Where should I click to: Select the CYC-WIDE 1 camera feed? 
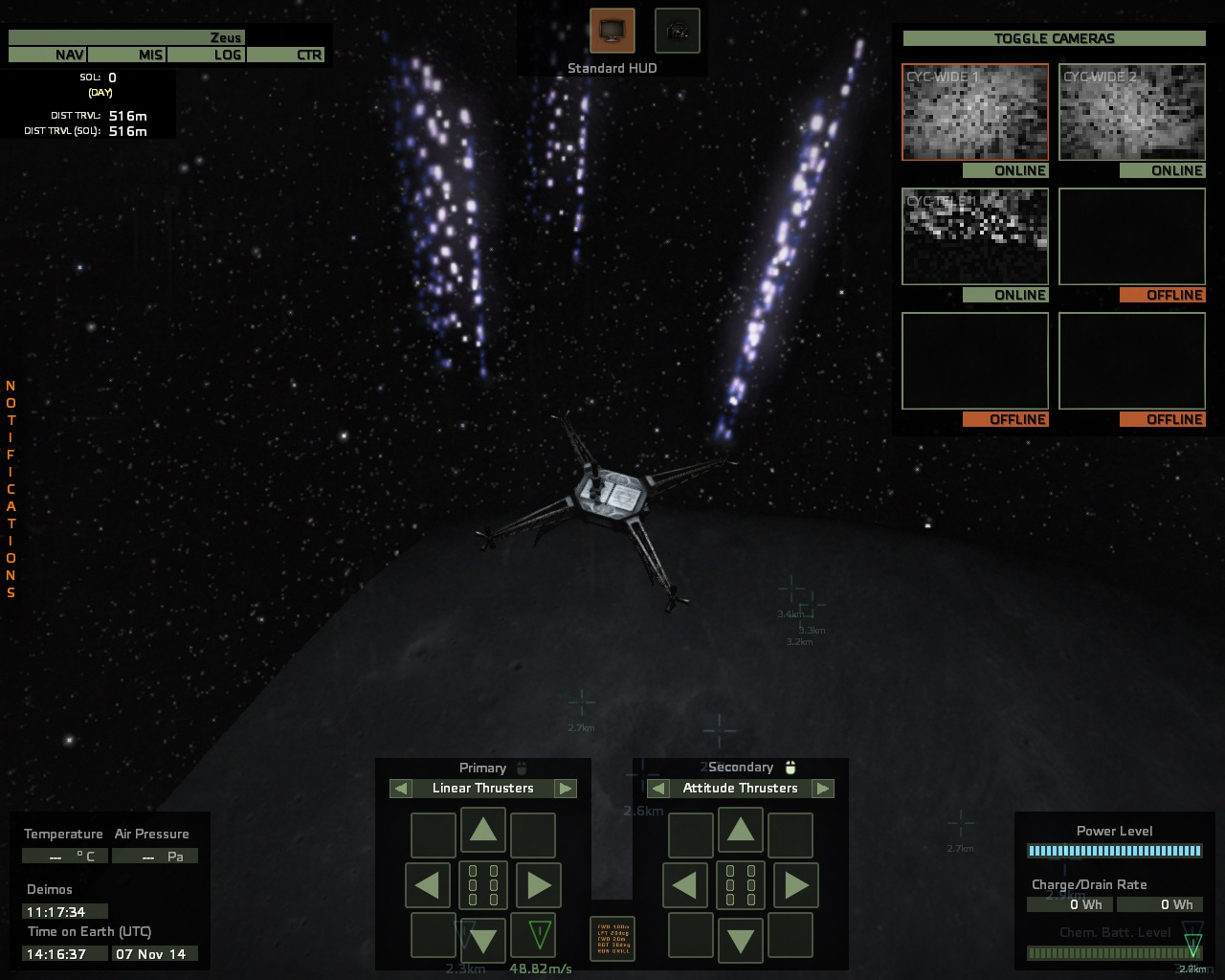point(975,112)
